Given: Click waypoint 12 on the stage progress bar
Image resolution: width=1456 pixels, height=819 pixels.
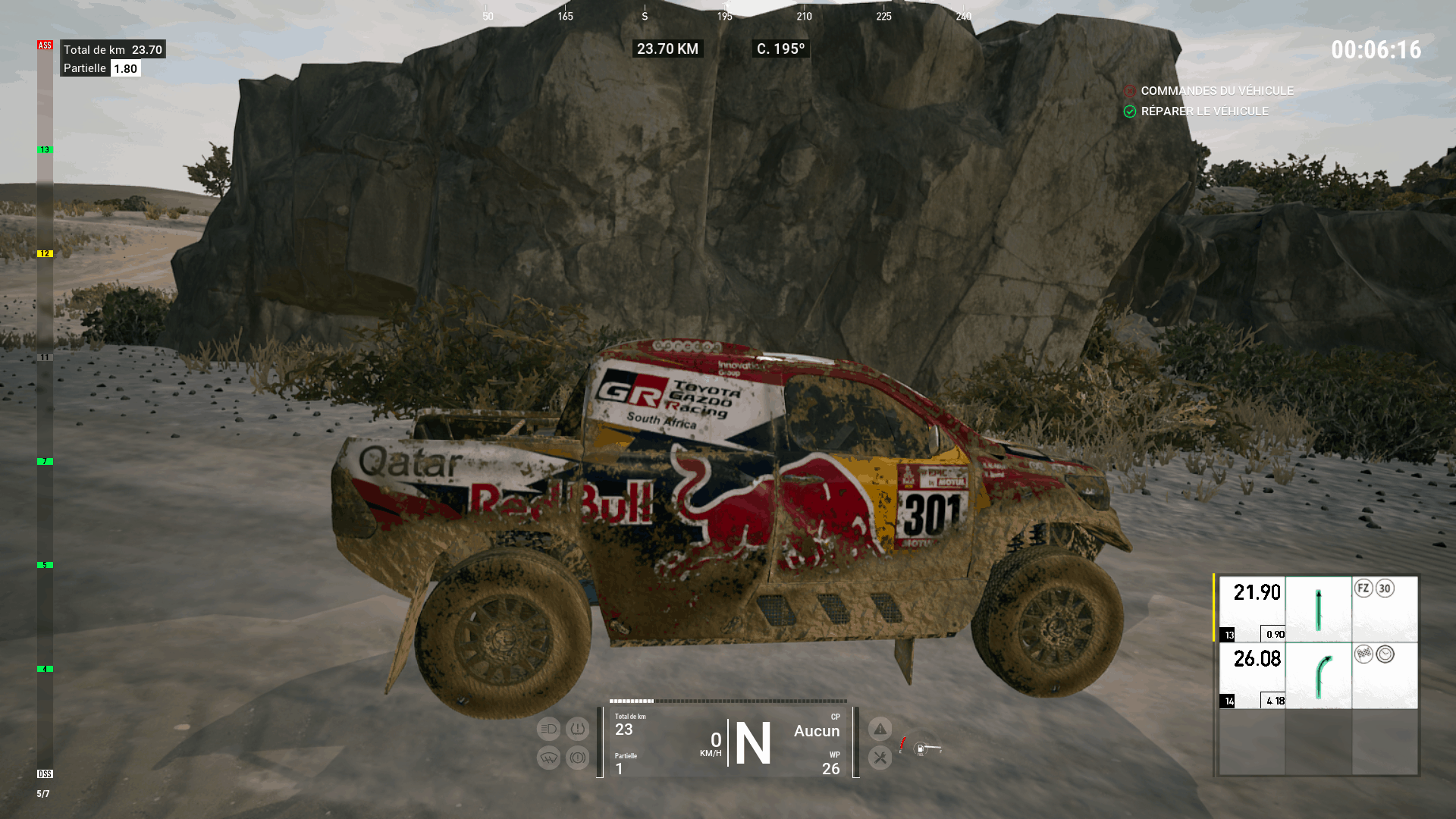Looking at the screenshot, I should (45, 254).
